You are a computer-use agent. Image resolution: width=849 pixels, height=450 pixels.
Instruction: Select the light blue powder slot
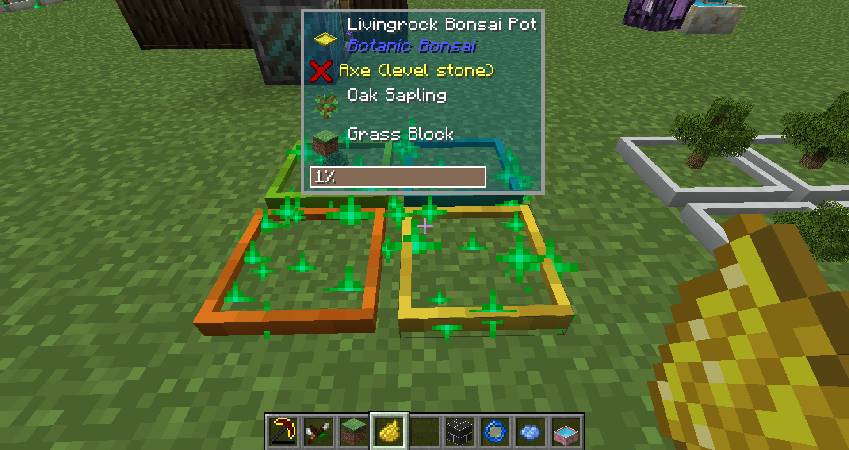click(x=529, y=431)
